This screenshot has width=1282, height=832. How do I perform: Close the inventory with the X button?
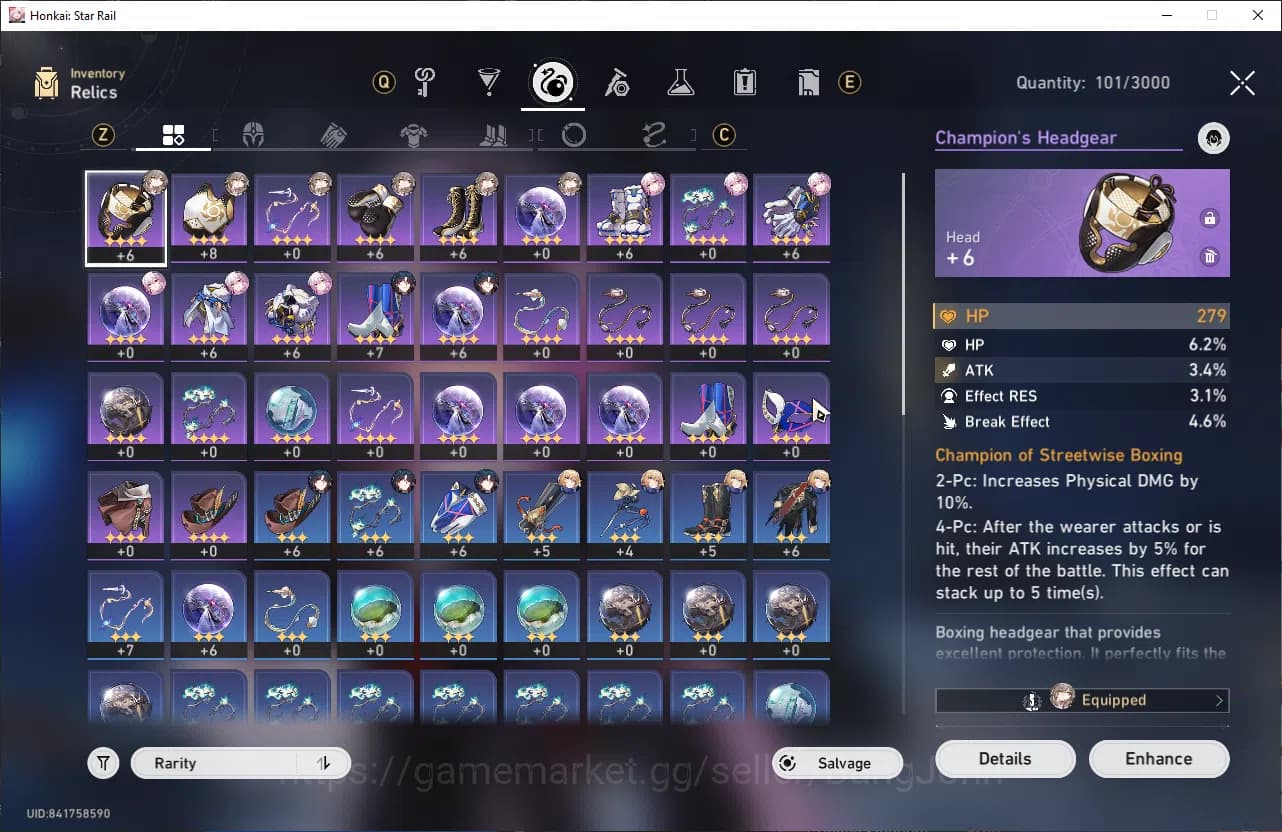[1242, 83]
